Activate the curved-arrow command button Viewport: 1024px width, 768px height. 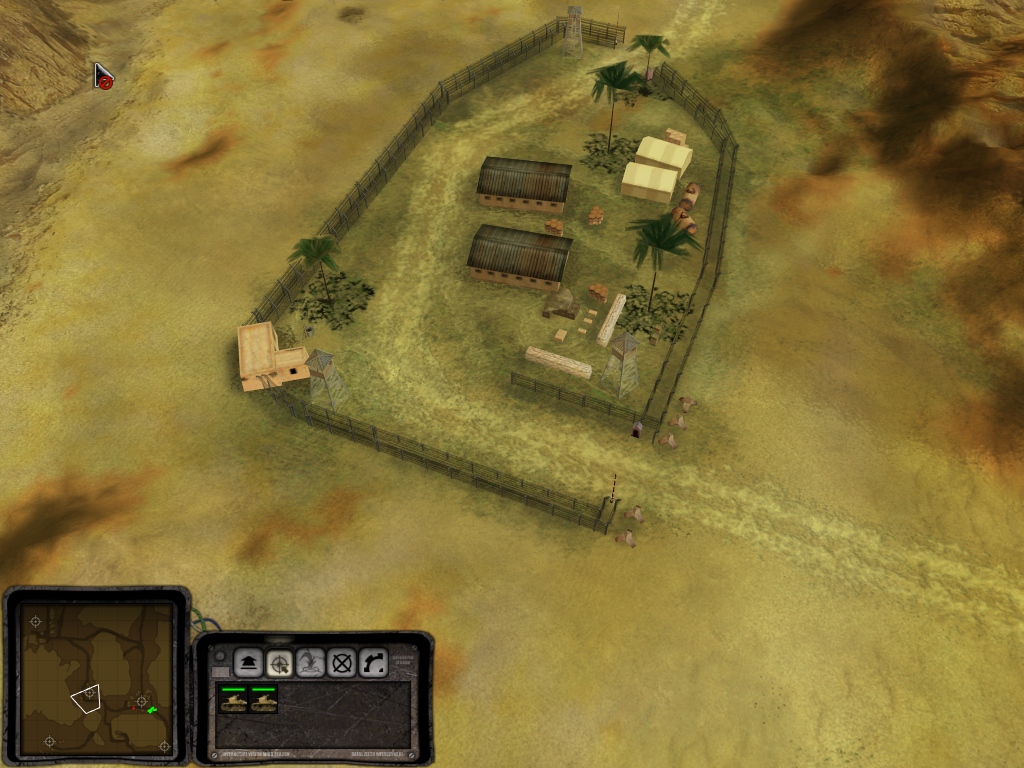coord(374,662)
